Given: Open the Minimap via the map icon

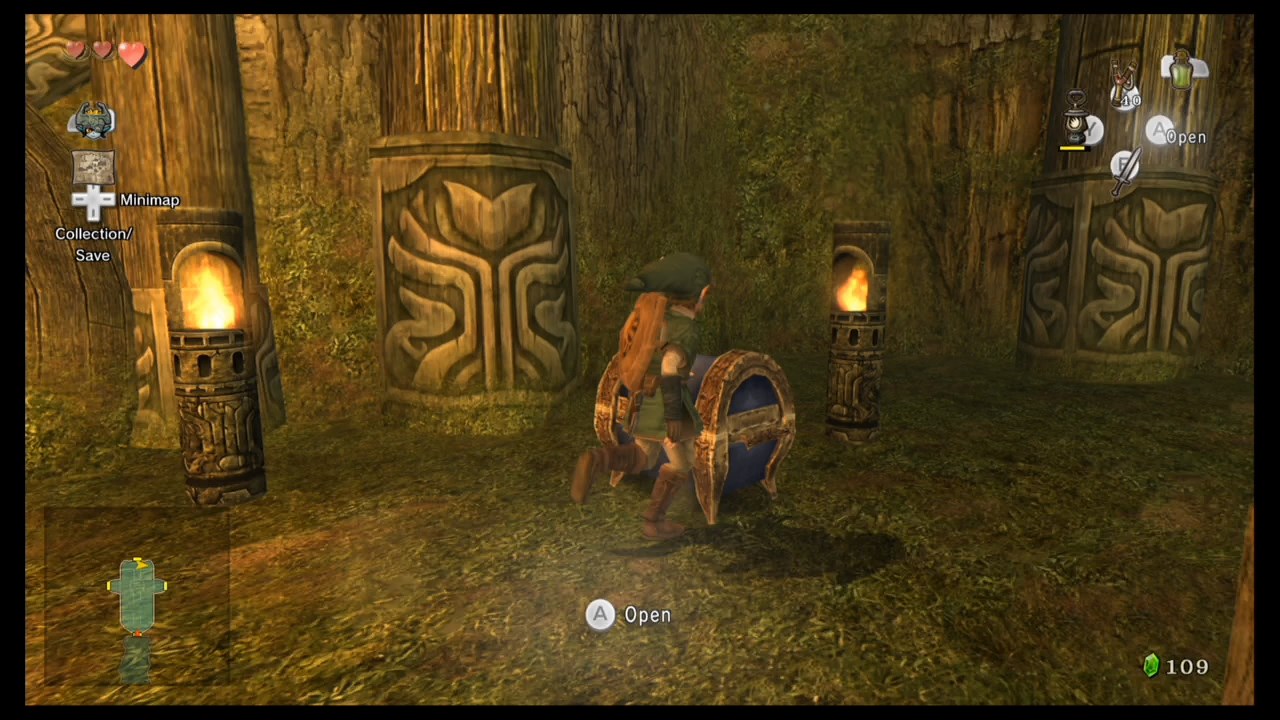Looking at the screenshot, I should (94, 167).
